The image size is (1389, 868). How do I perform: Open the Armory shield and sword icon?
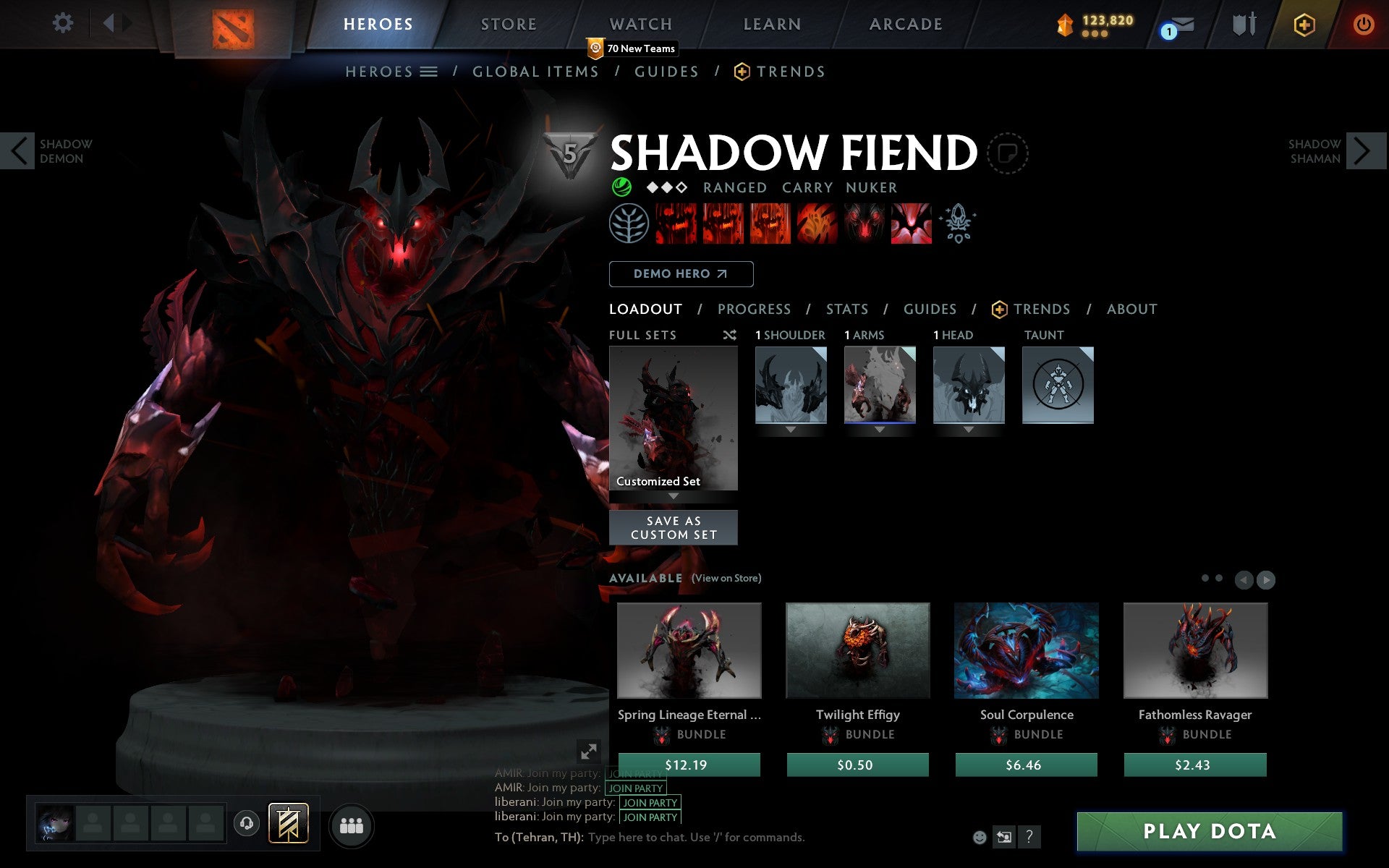tap(1242, 24)
